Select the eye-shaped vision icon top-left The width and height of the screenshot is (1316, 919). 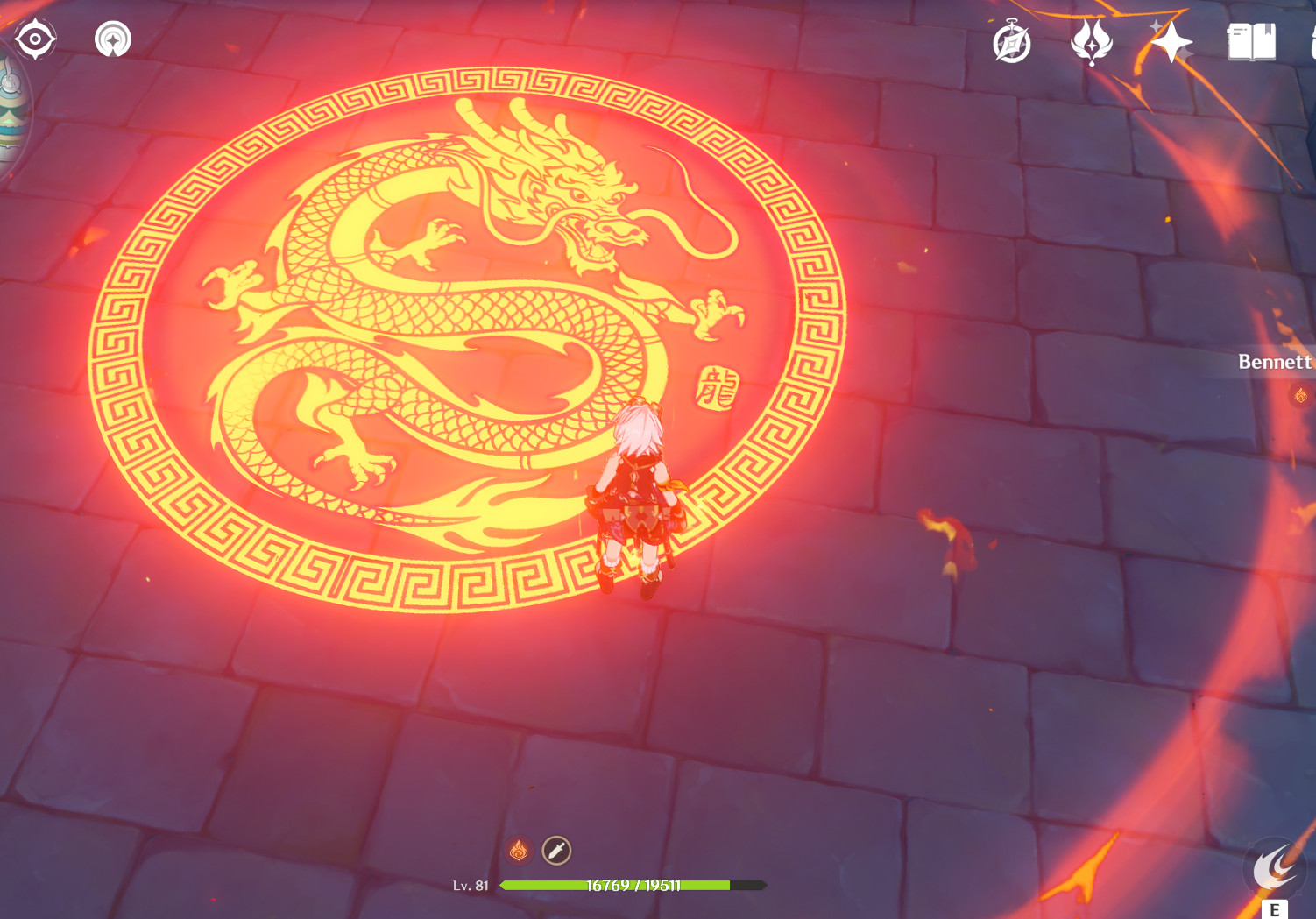33,38
